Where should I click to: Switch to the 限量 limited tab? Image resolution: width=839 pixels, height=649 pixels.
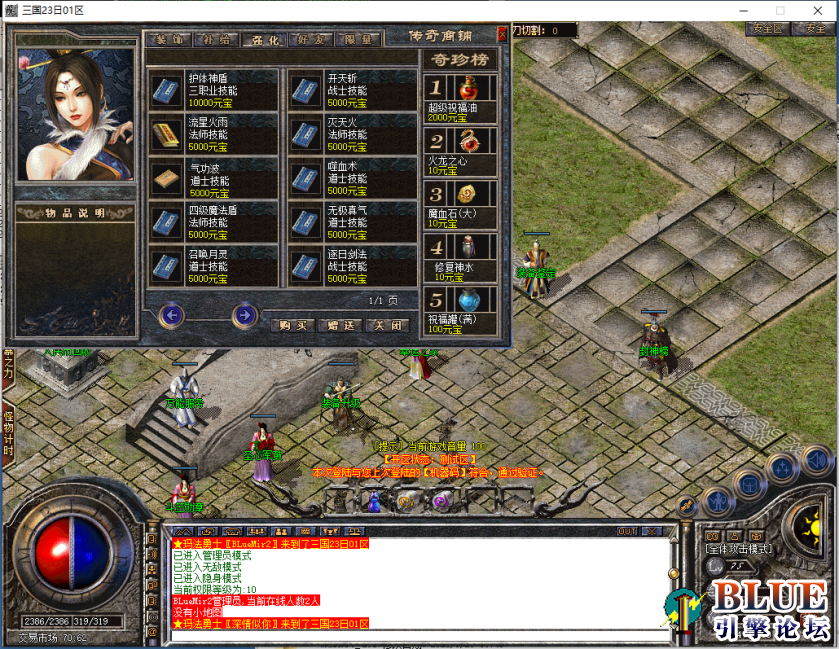(x=358, y=40)
